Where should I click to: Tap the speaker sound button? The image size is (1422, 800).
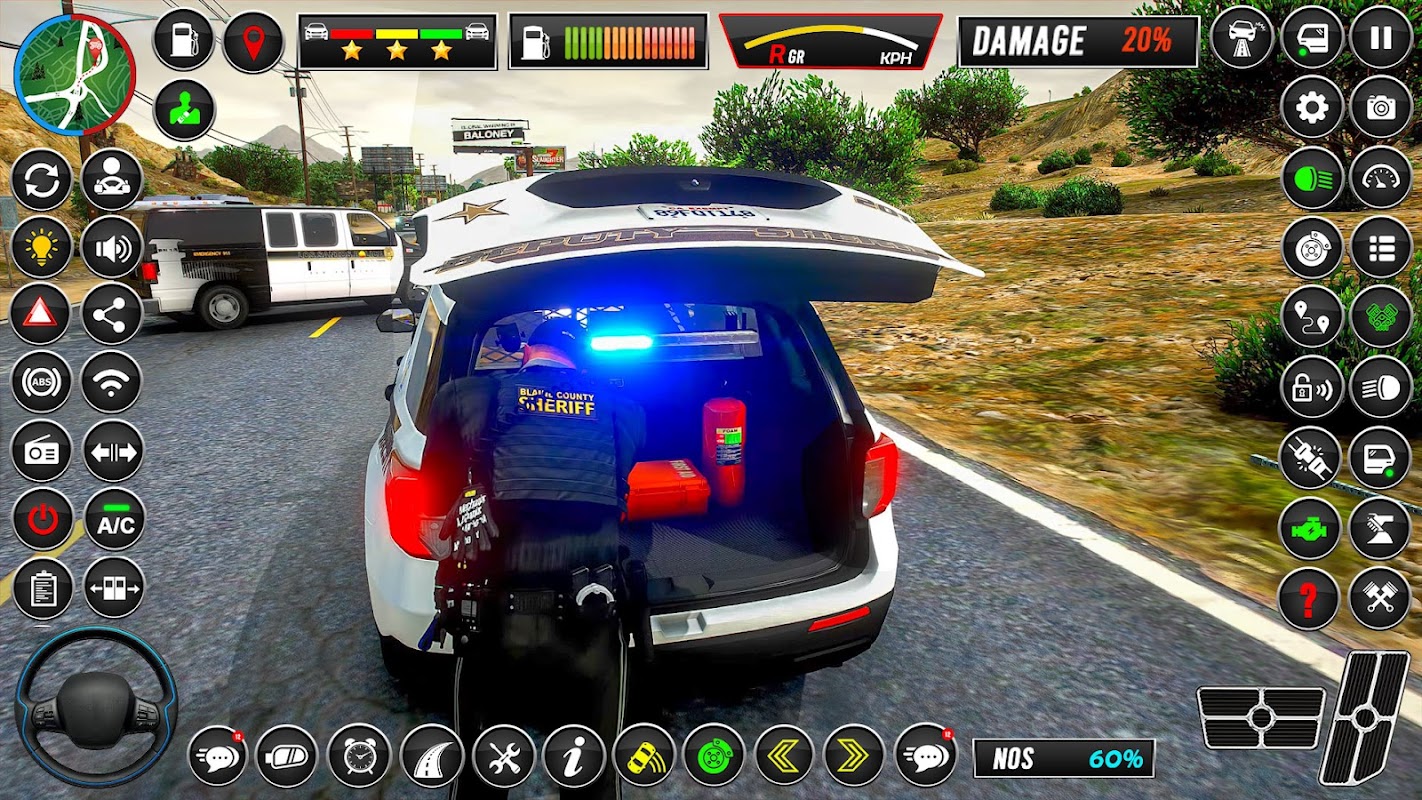tap(111, 247)
